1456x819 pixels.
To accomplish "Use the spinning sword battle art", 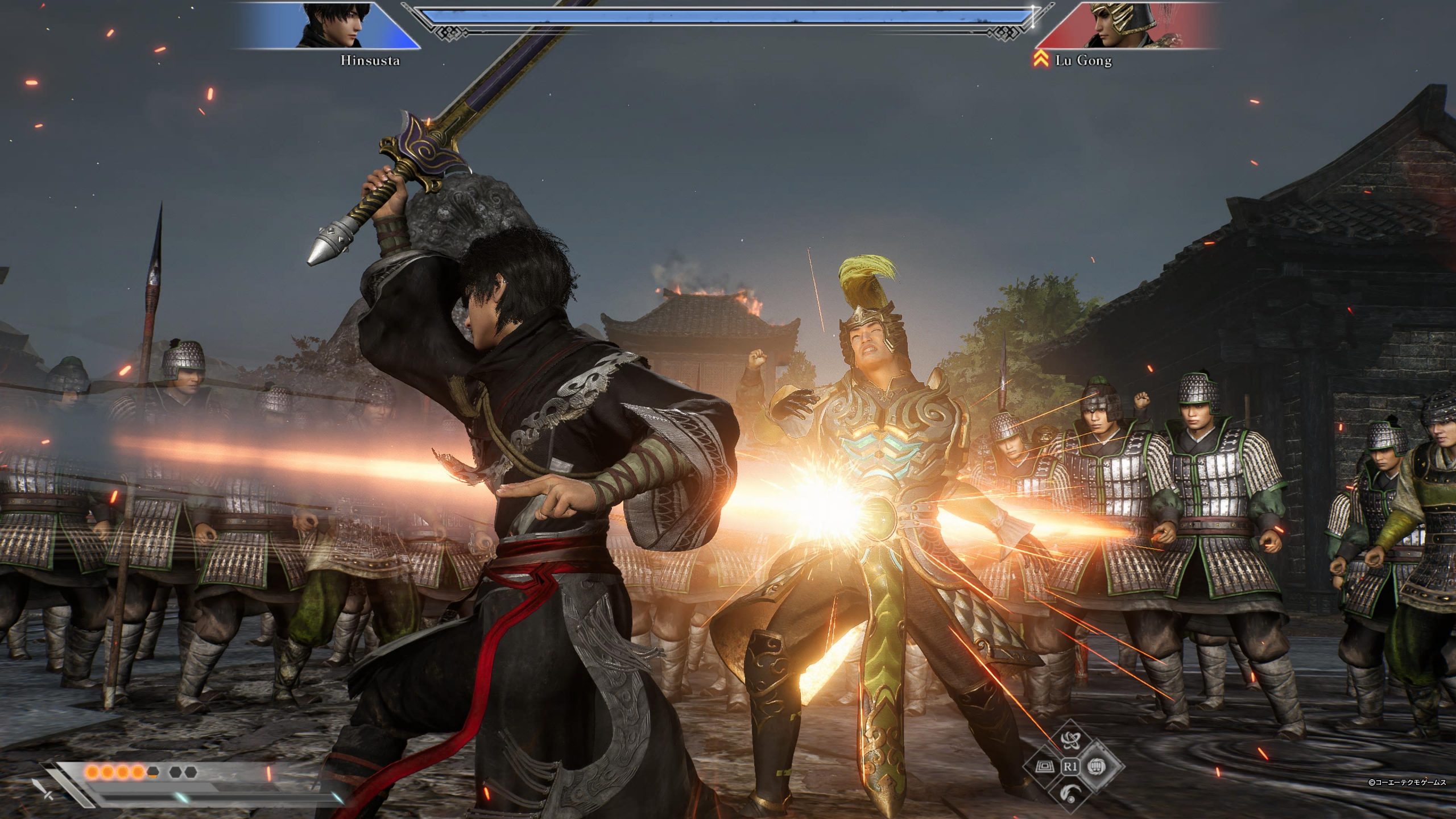I will [x=1070, y=739].
